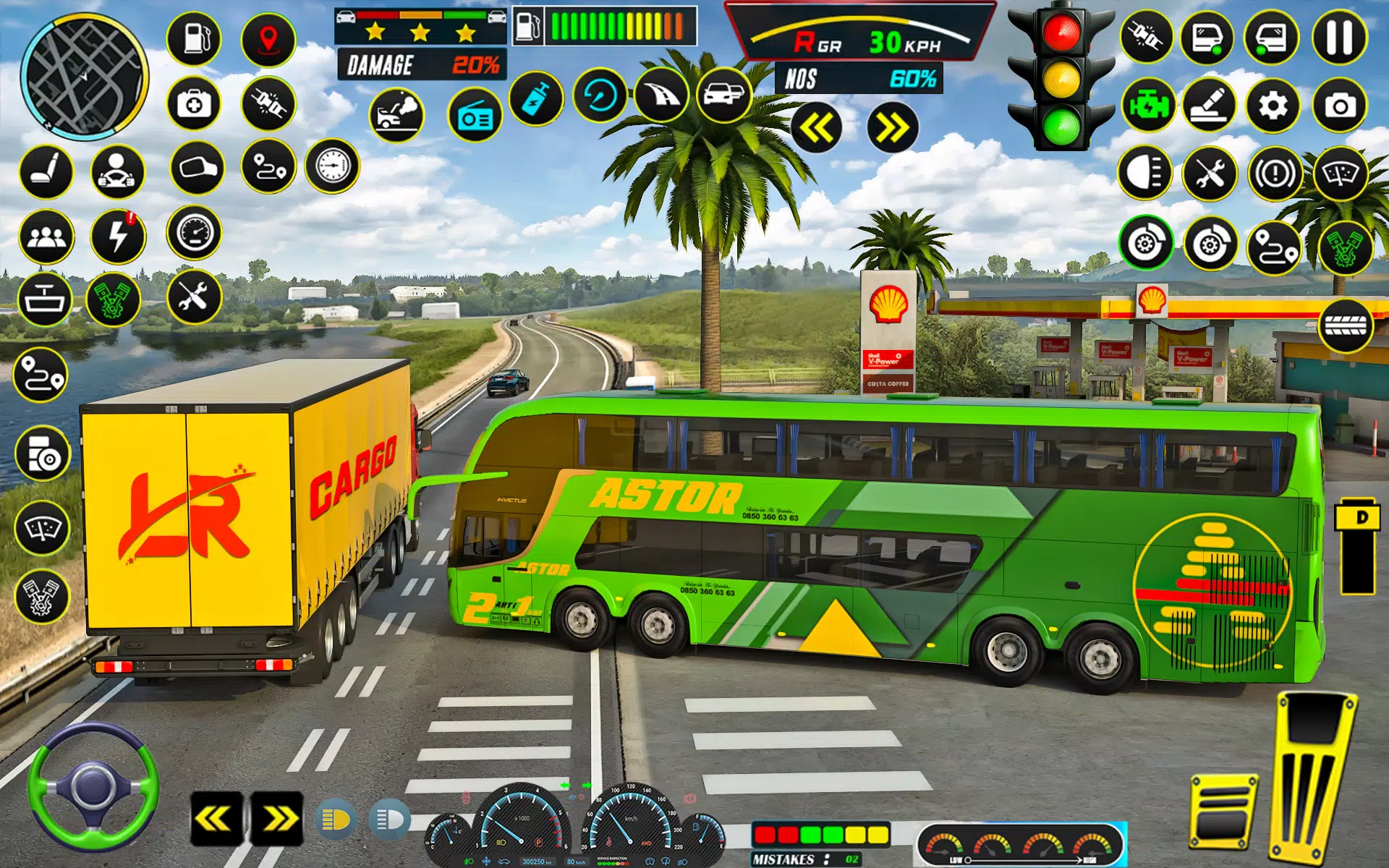Tap the left arrow button beside steering wheel
This screenshot has height=868, width=1389.
point(216,819)
